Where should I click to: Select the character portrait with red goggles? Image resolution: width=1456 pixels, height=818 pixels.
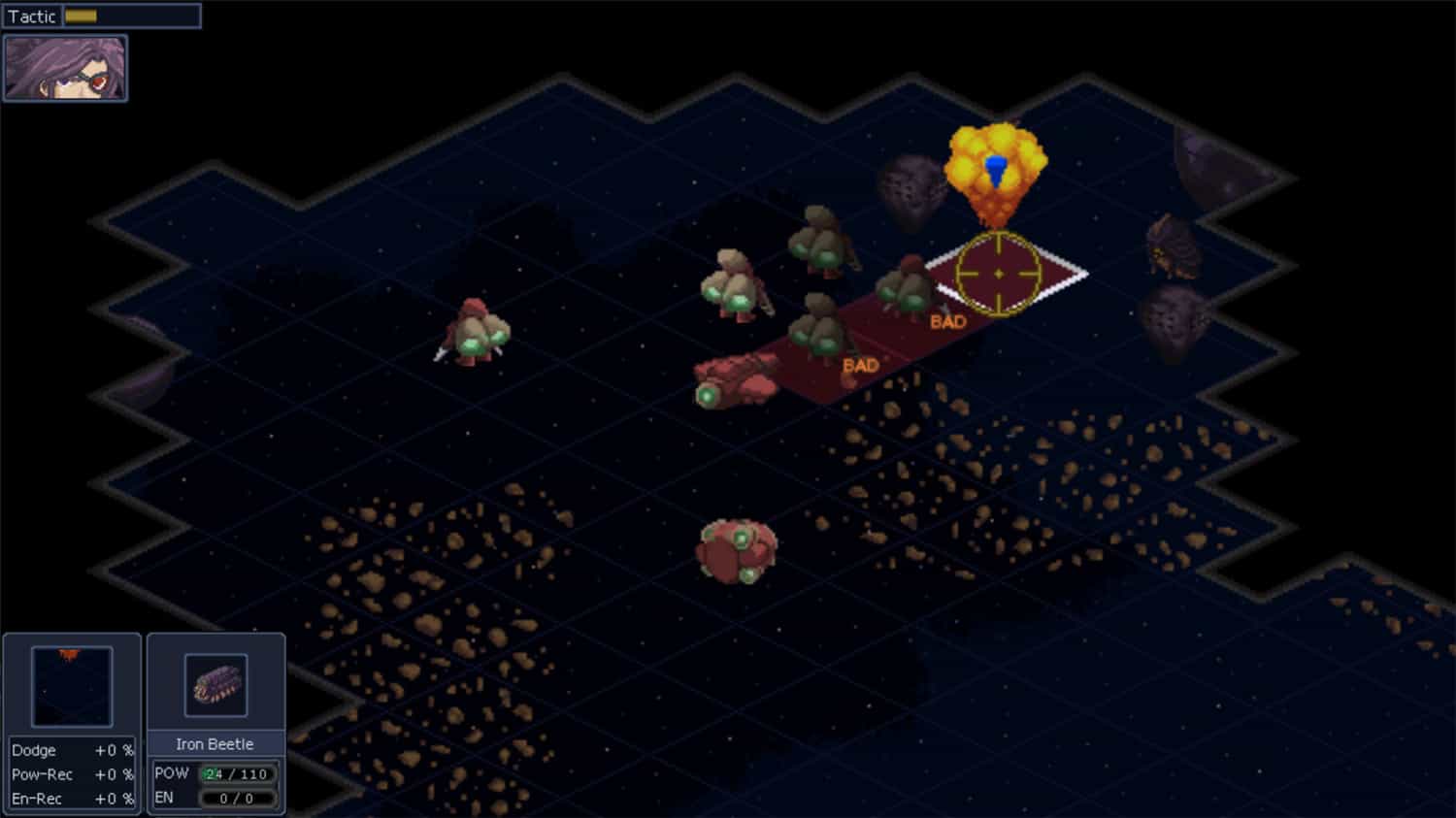pos(64,67)
